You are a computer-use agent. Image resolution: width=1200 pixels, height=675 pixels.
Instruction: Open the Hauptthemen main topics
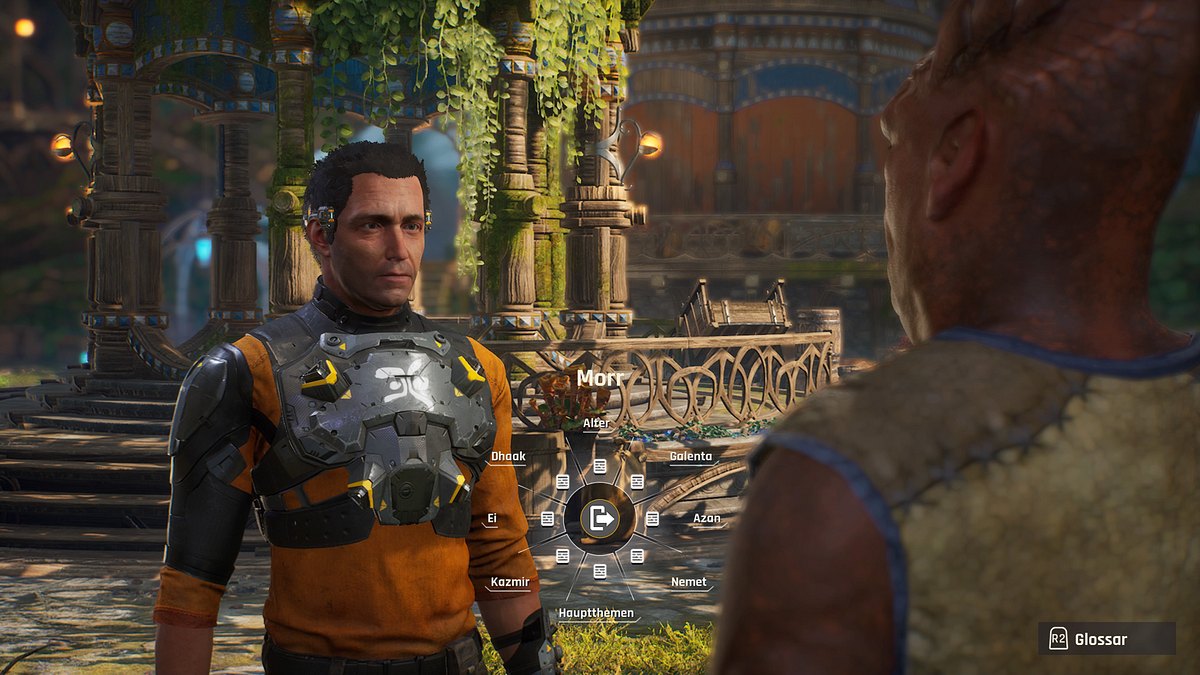596,613
